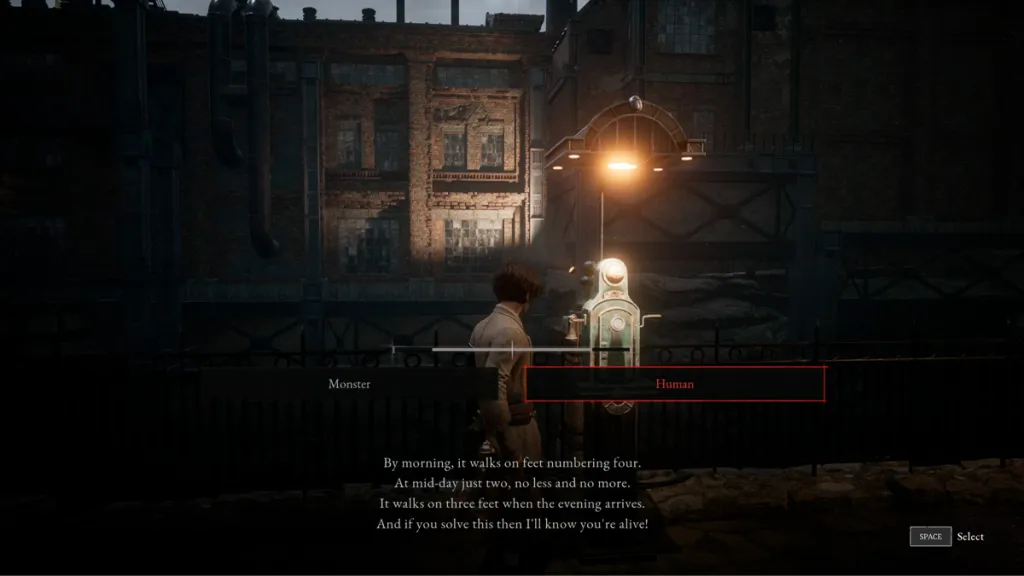Select the highlighted Human answer

tap(675, 384)
